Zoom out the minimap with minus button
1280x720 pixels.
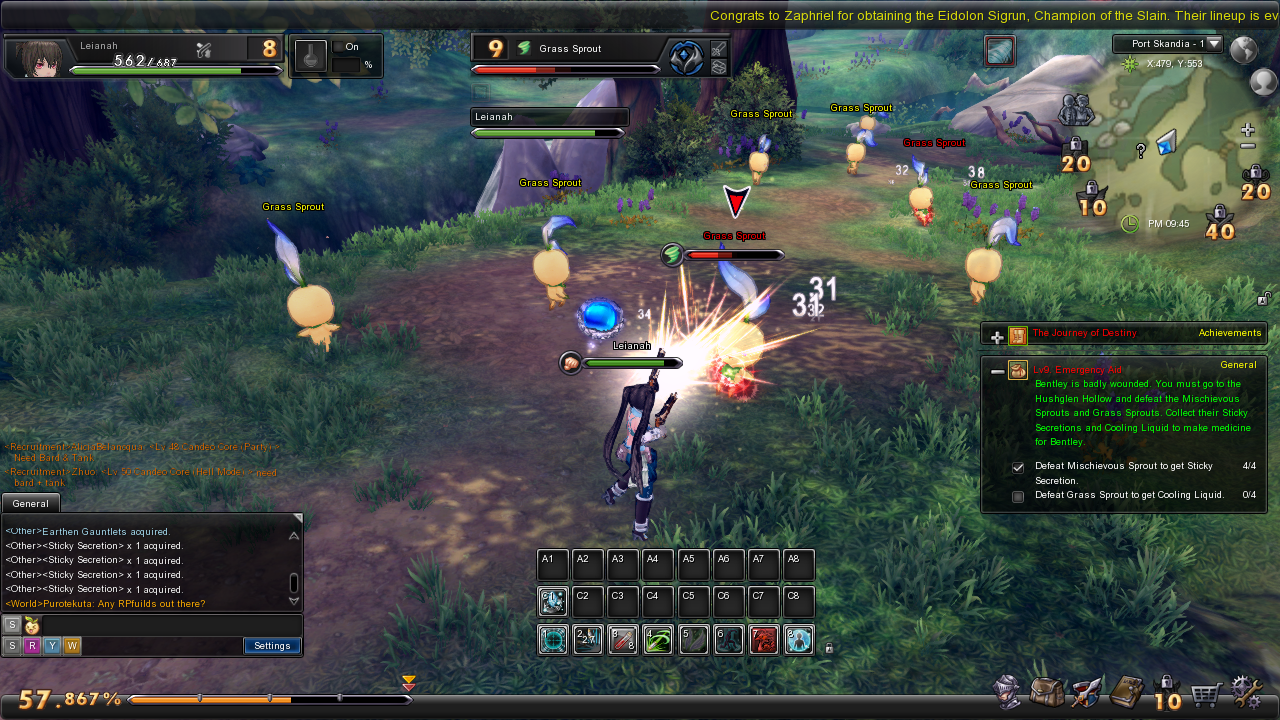point(1247,146)
